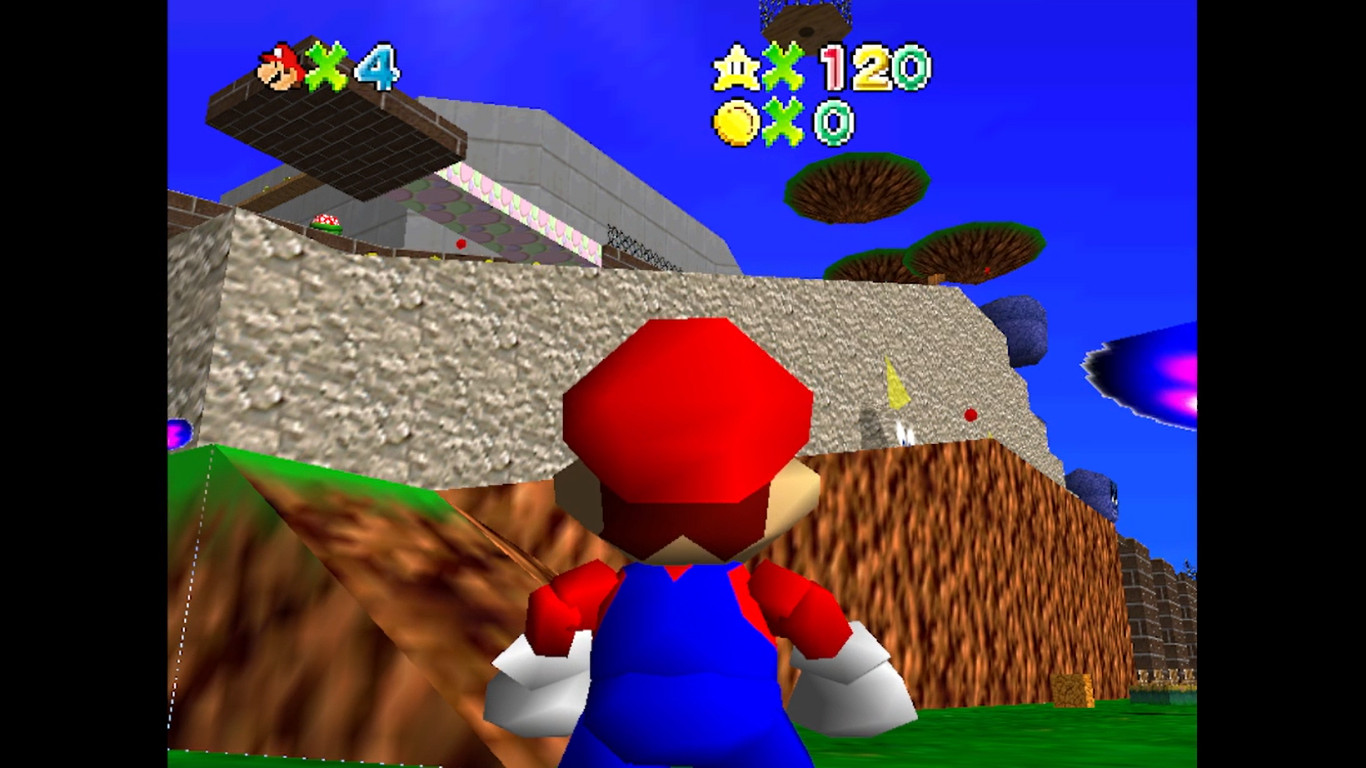Click the green X beside the star counter
Image resolution: width=1366 pixels, height=768 pixels.
[x=783, y=66]
